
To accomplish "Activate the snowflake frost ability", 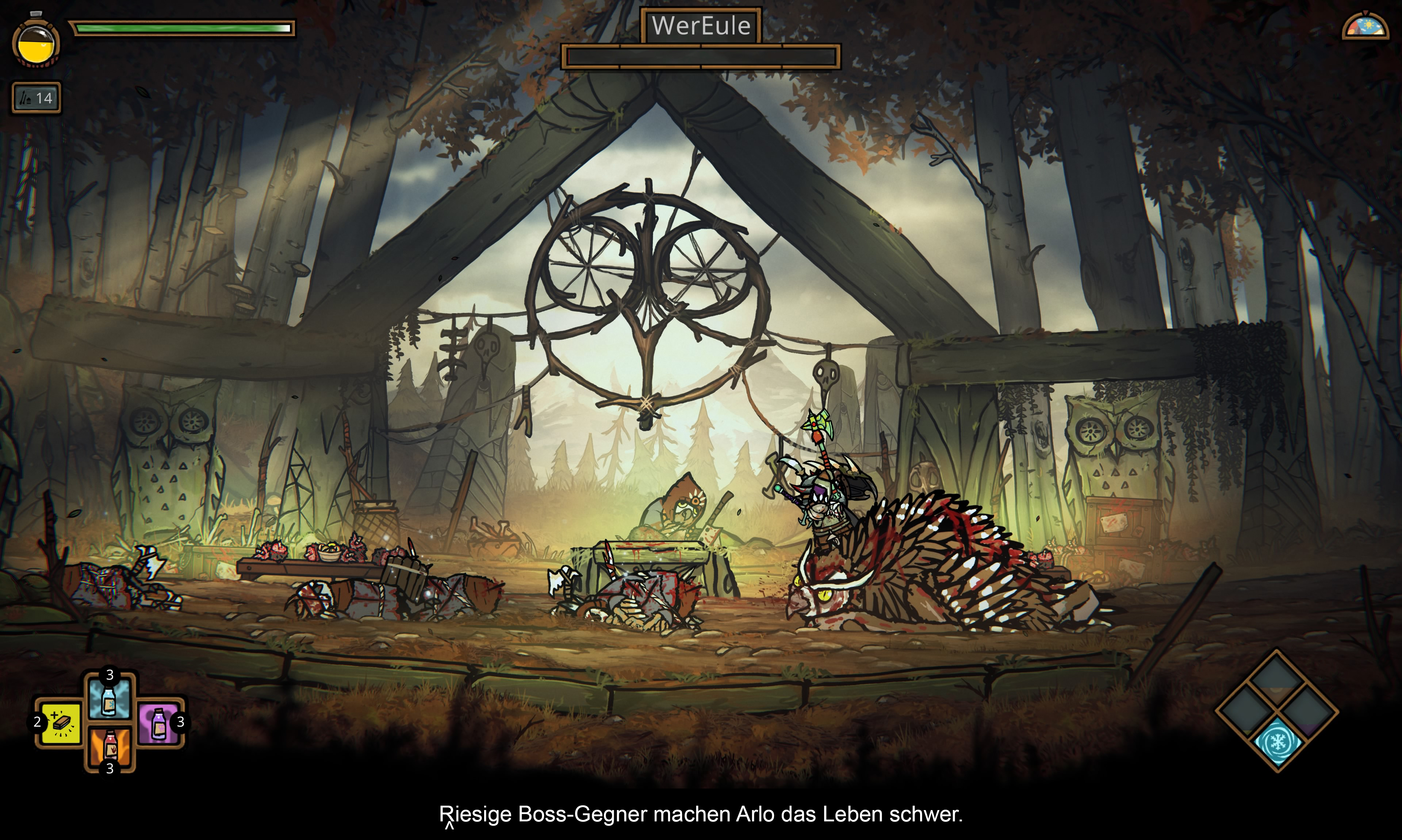I will 1277,741.
